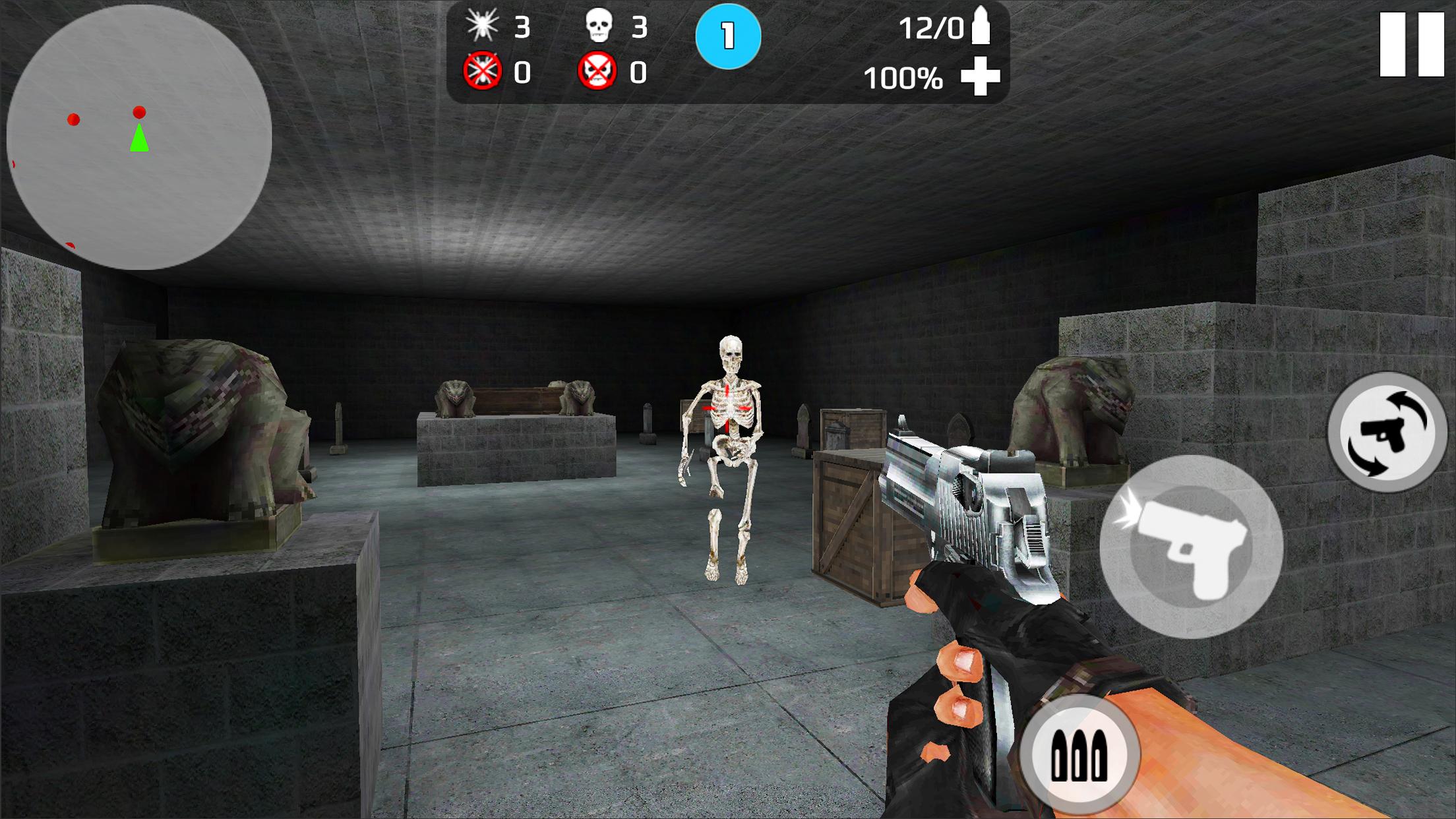Tap the crossed-out spider icon
1456x819 pixels.
[x=483, y=68]
